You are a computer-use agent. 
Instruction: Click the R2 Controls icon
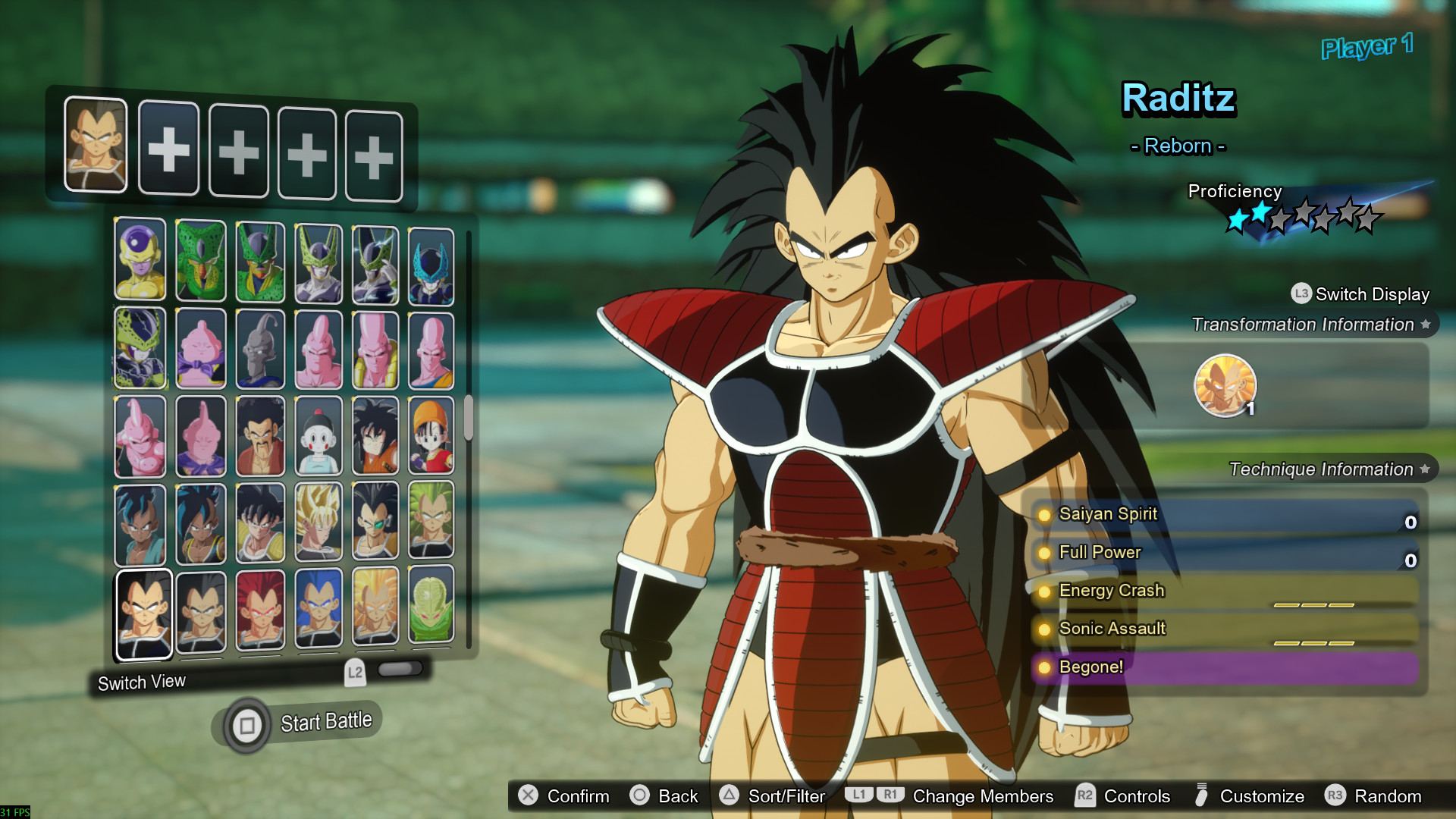click(x=1084, y=796)
